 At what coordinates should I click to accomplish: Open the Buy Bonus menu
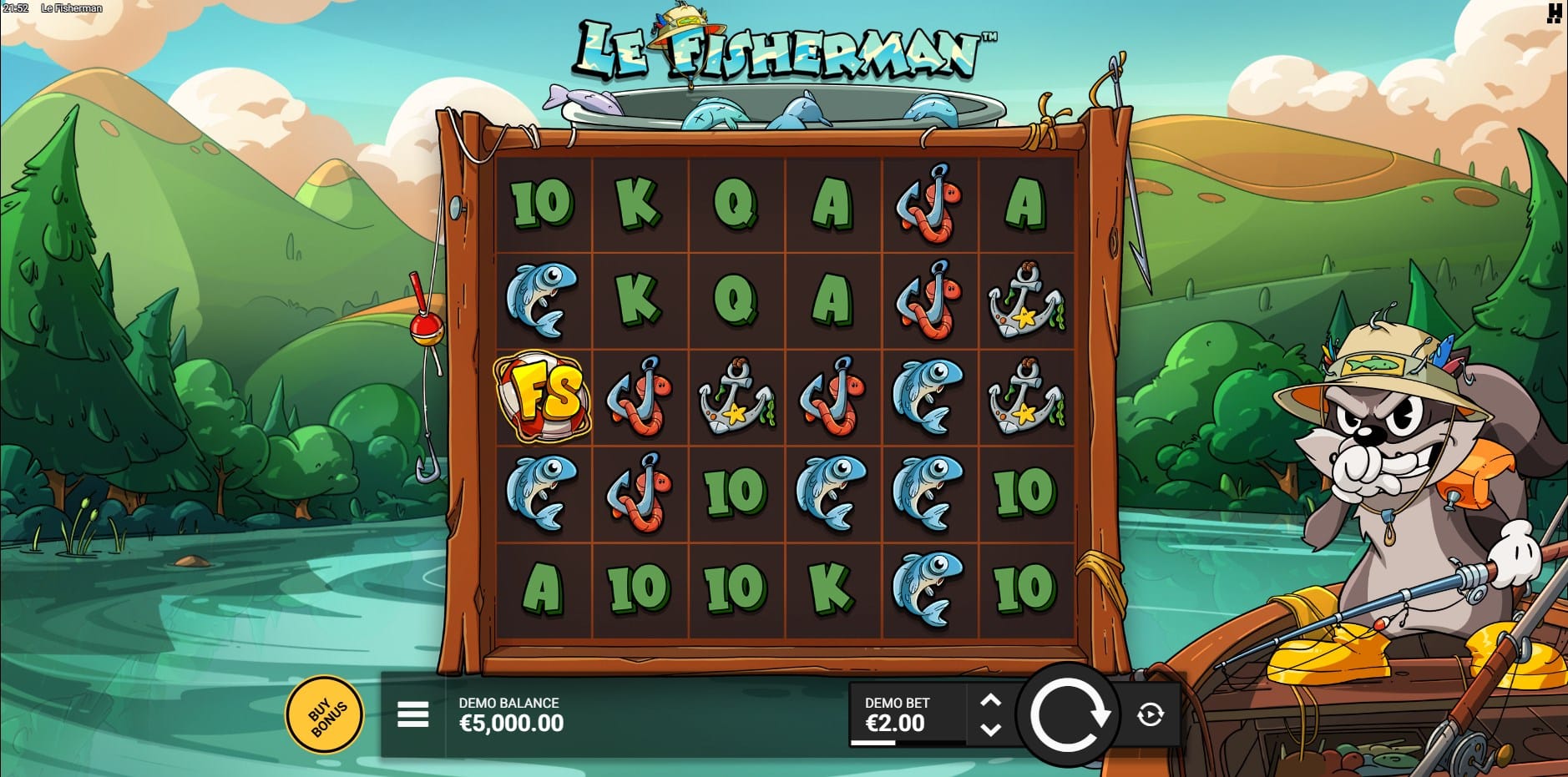click(x=325, y=715)
